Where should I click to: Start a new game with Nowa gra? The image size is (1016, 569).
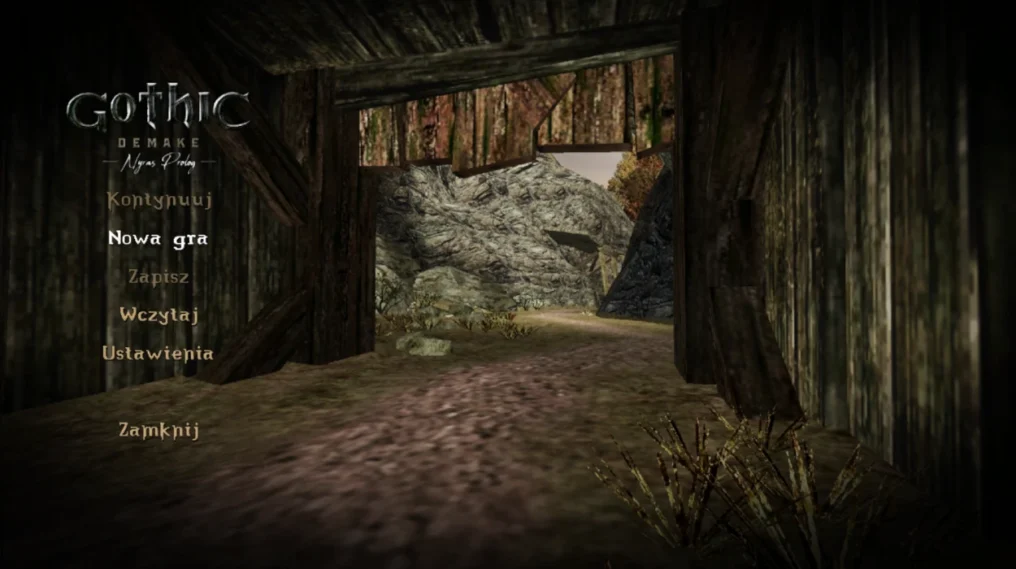pyautogui.click(x=159, y=238)
